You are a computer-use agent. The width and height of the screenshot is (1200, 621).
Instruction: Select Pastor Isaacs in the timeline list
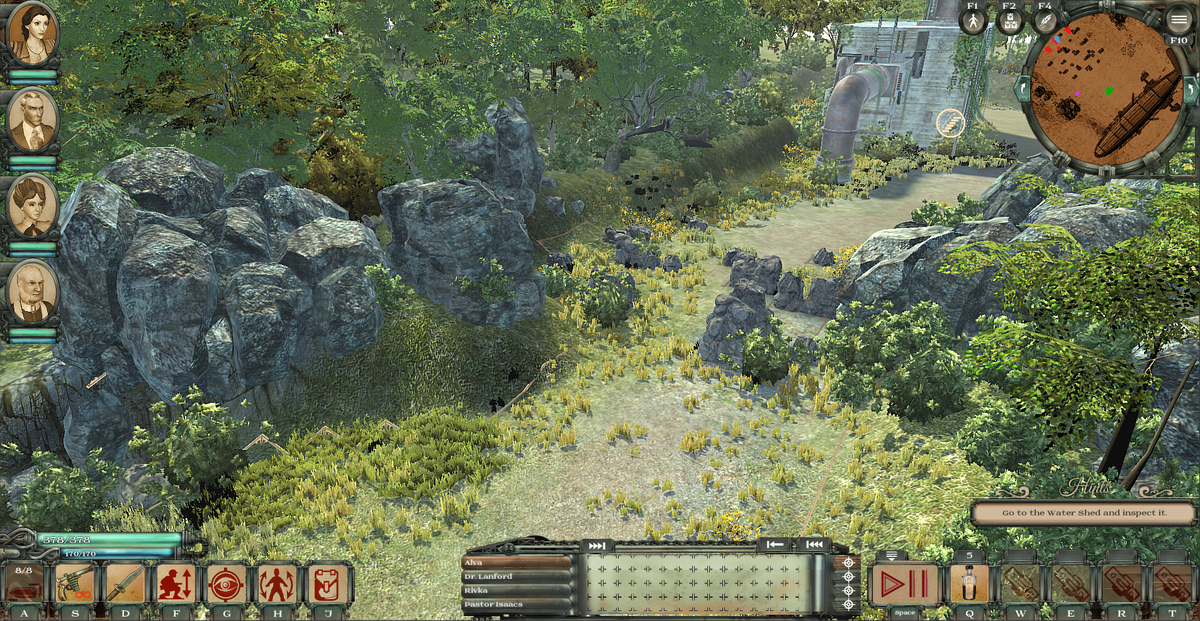coord(516,605)
